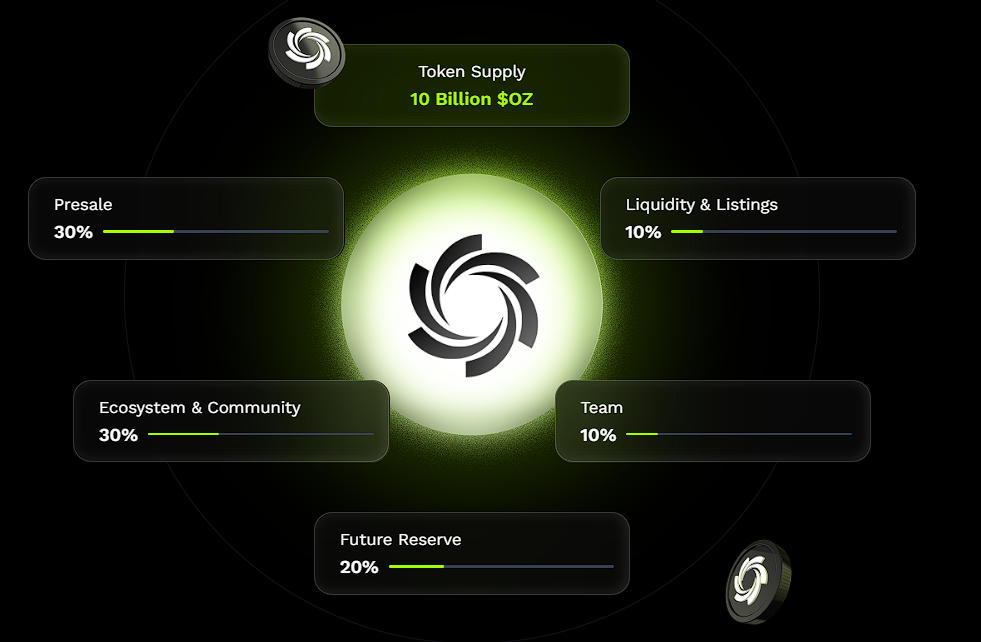The image size is (981, 642).
Task: Choose the Ecosystem & Community card
Action: click(x=231, y=421)
